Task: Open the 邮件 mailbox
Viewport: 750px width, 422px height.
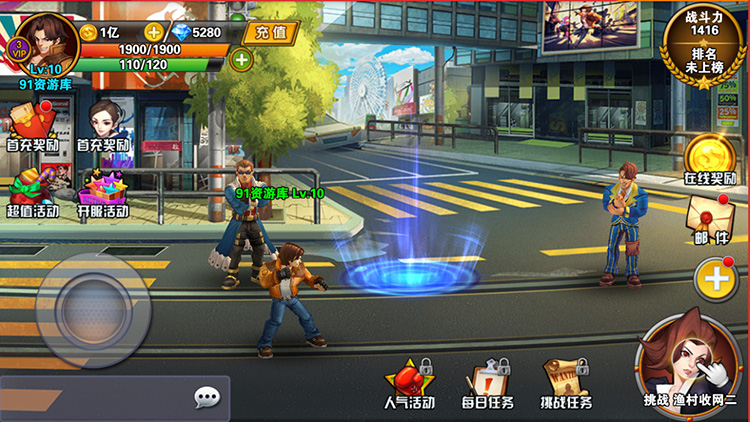Action: point(711,220)
